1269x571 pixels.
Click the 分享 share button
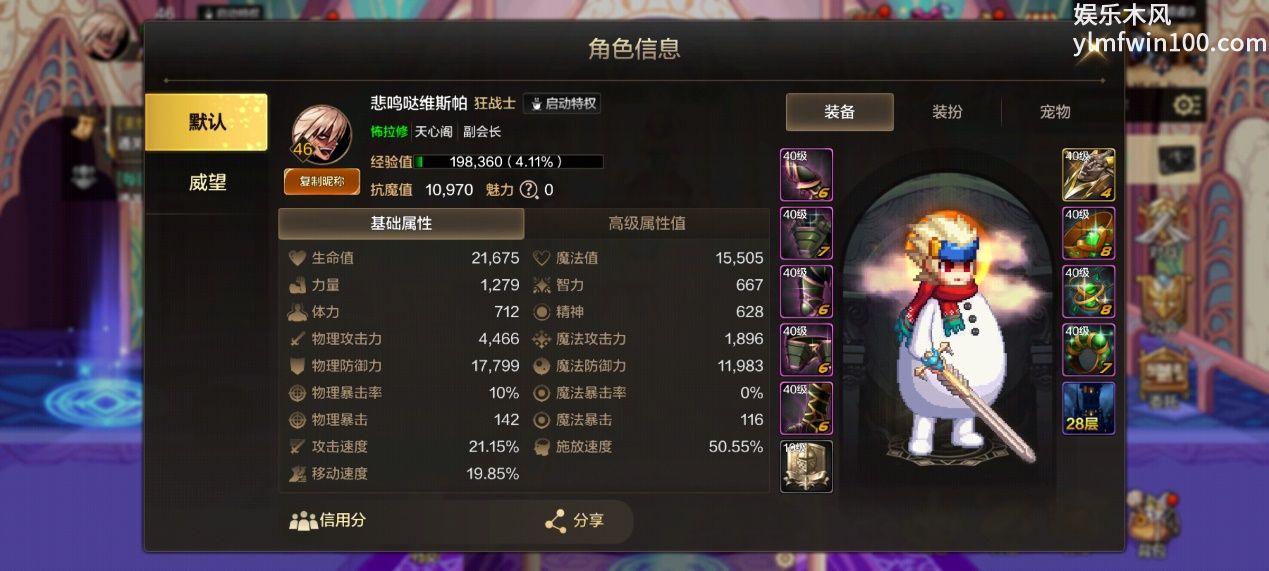point(575,521)
